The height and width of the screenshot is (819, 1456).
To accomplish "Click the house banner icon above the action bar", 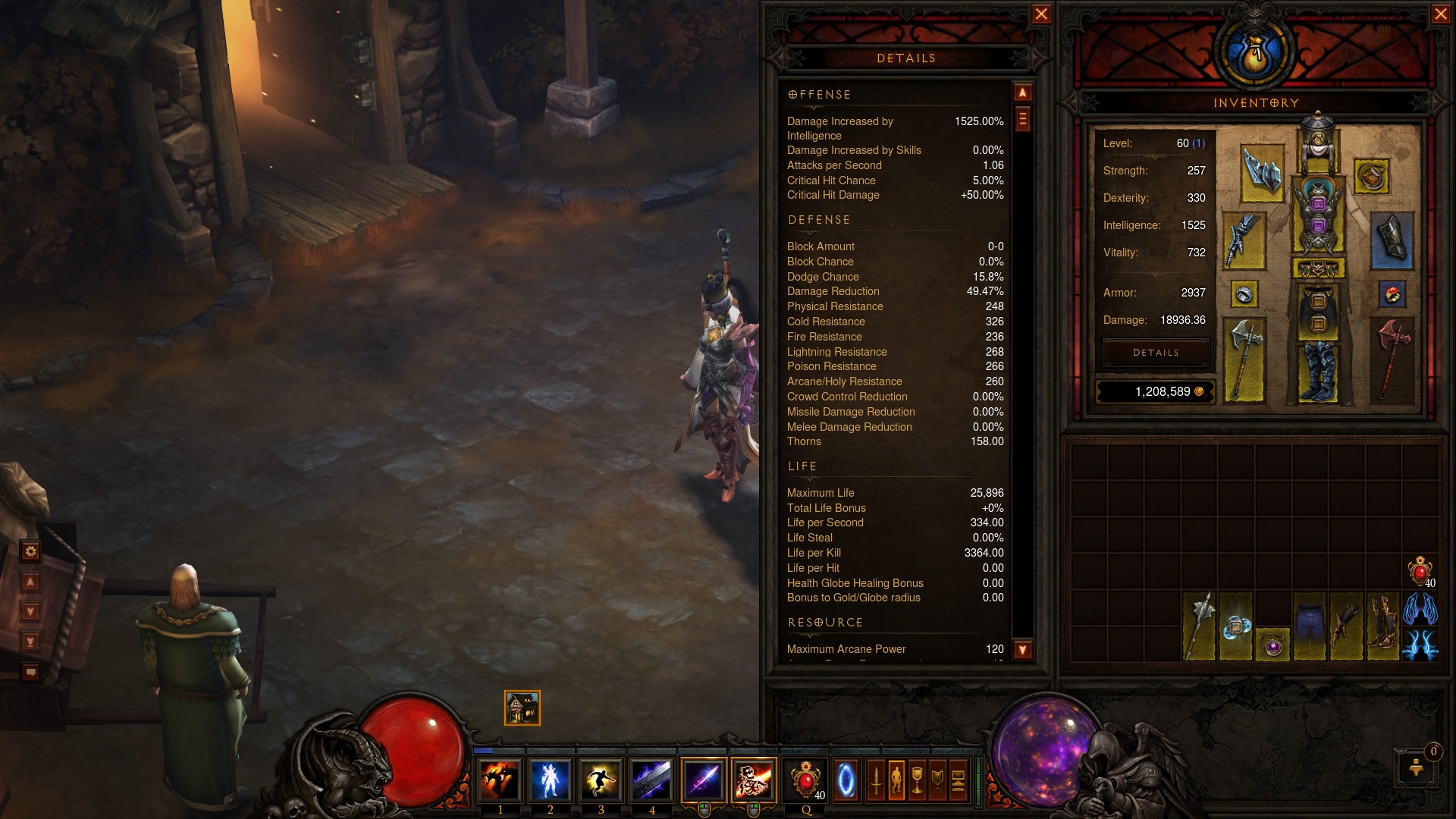I will (x=522, y=708).
